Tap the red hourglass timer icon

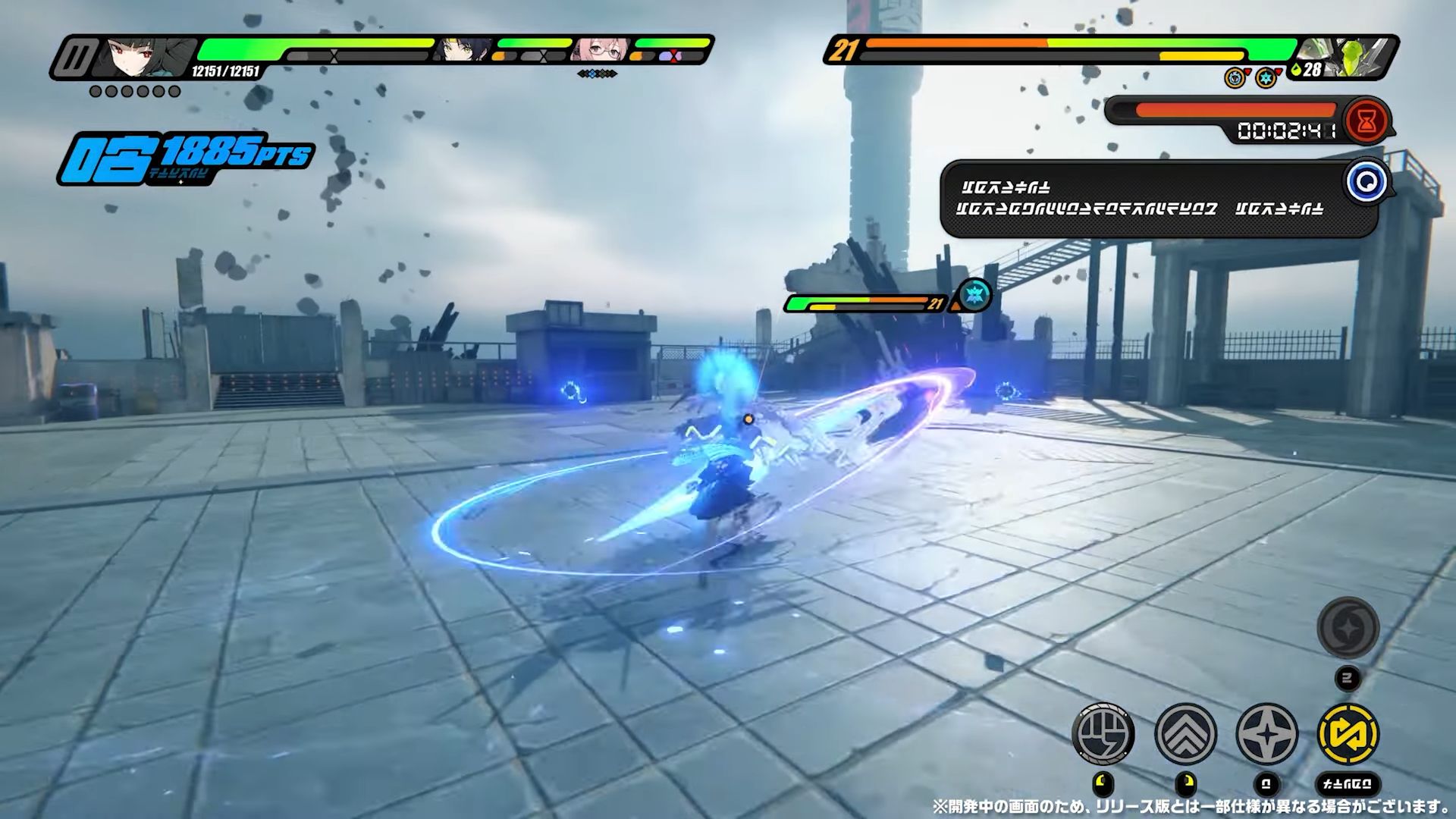pyautogui.click(x=1368, y=118)
